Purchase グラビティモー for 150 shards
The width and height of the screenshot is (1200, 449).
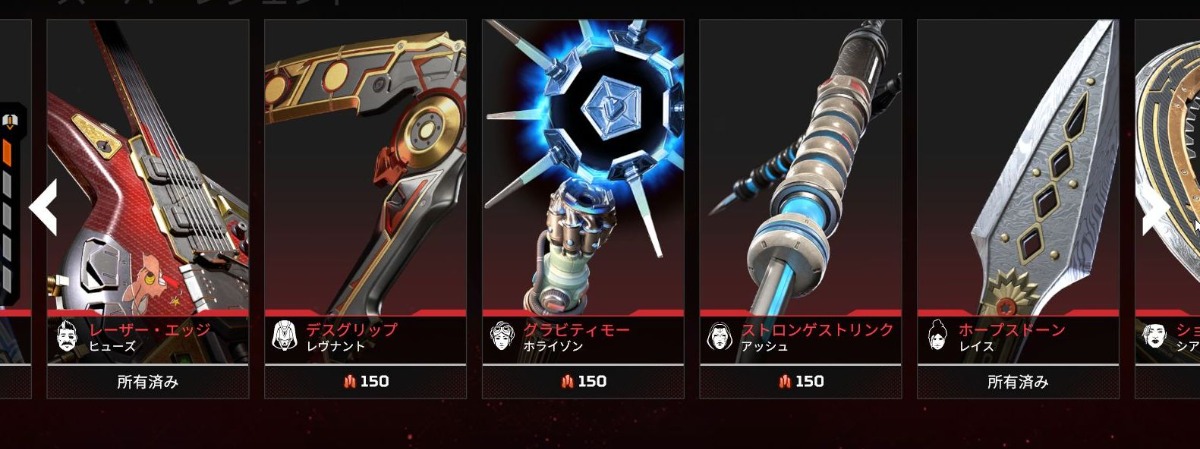[583, 381]
